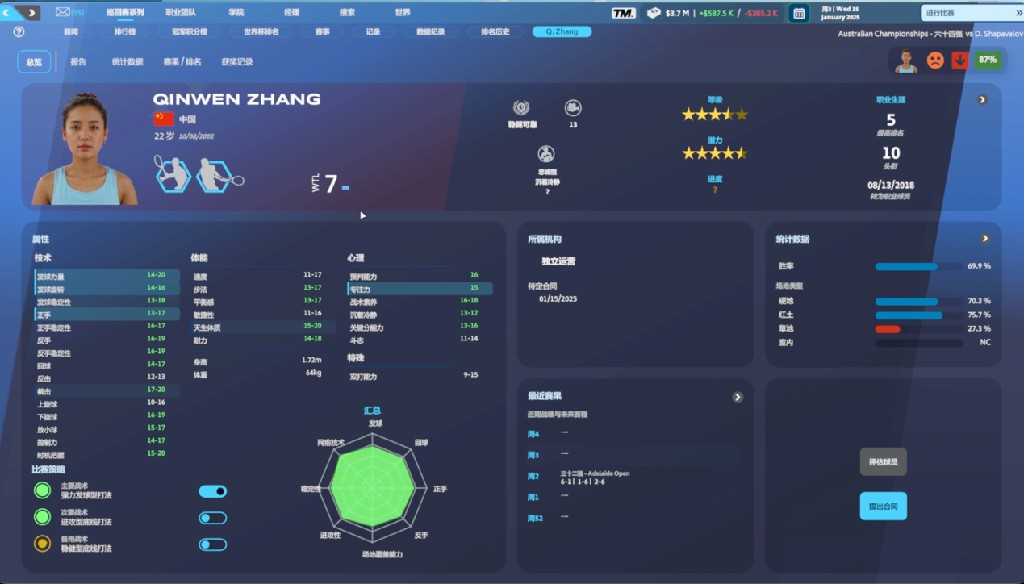Open the calendar icon next to the date
1024x584 pixels.
(x=799, y=13)
